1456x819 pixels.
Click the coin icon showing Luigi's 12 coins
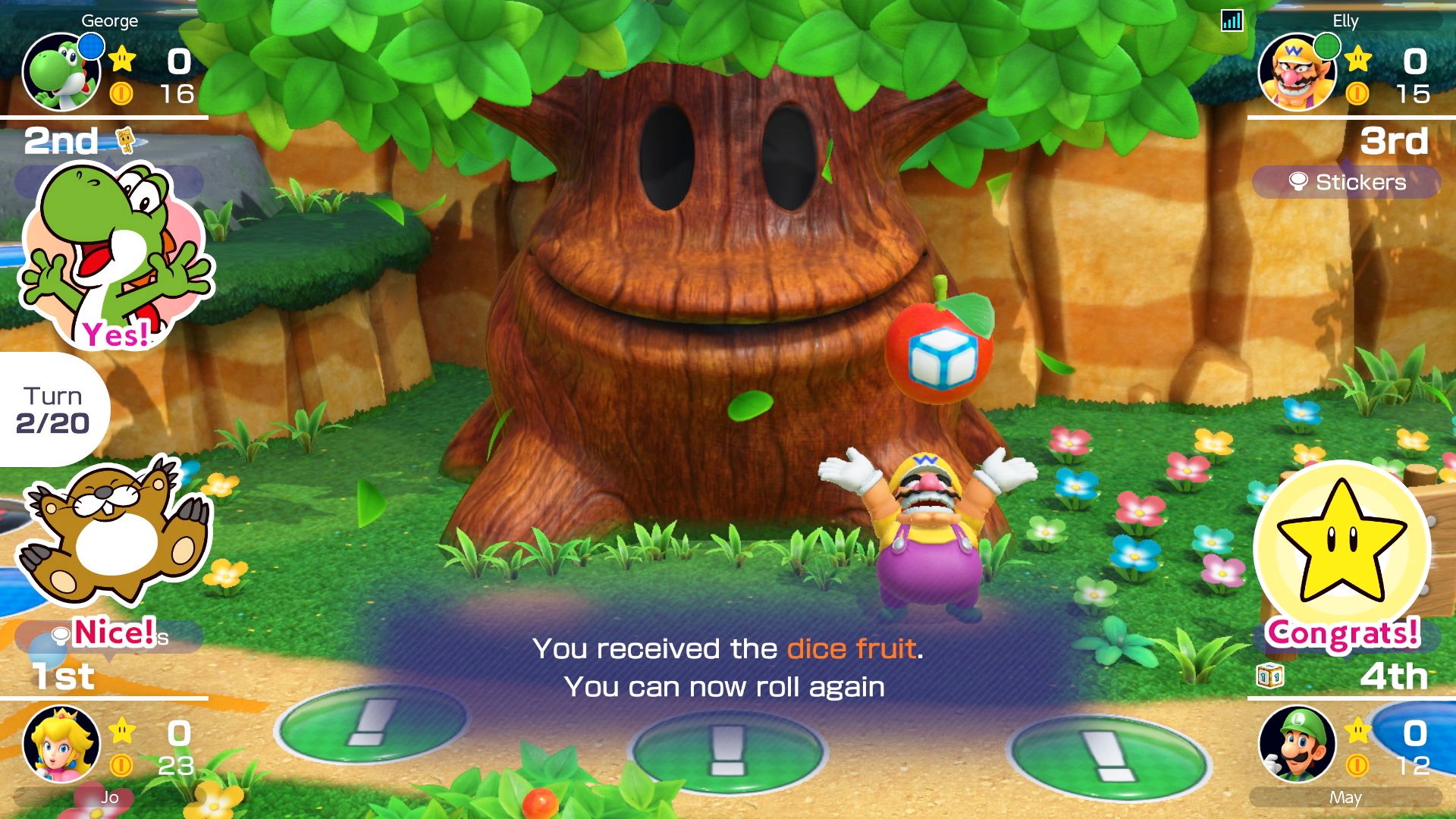(1360, 765)
